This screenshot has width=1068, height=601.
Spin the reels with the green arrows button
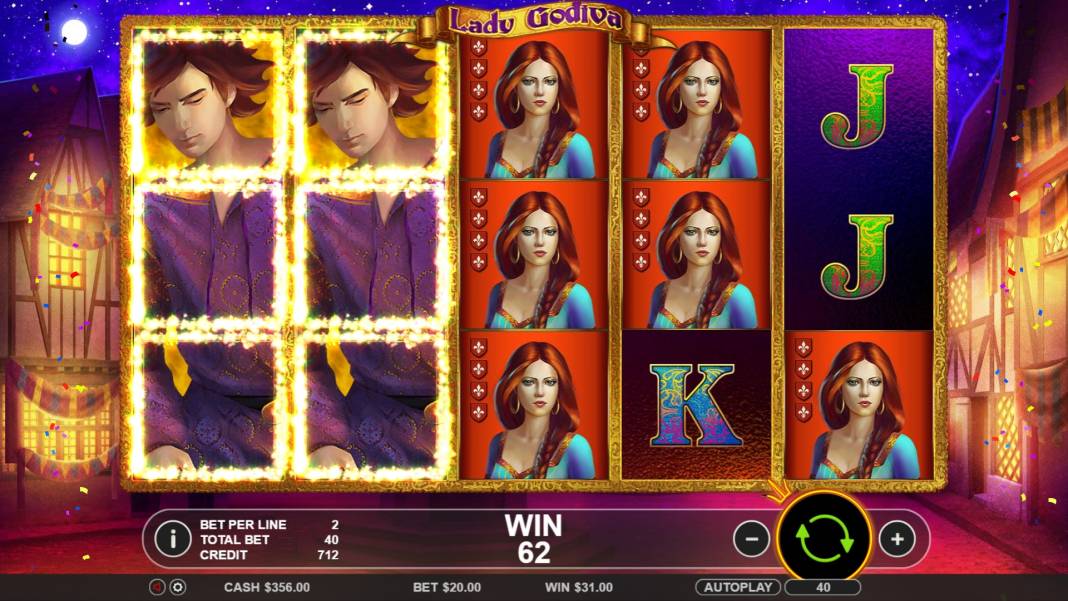coord(824,538)
